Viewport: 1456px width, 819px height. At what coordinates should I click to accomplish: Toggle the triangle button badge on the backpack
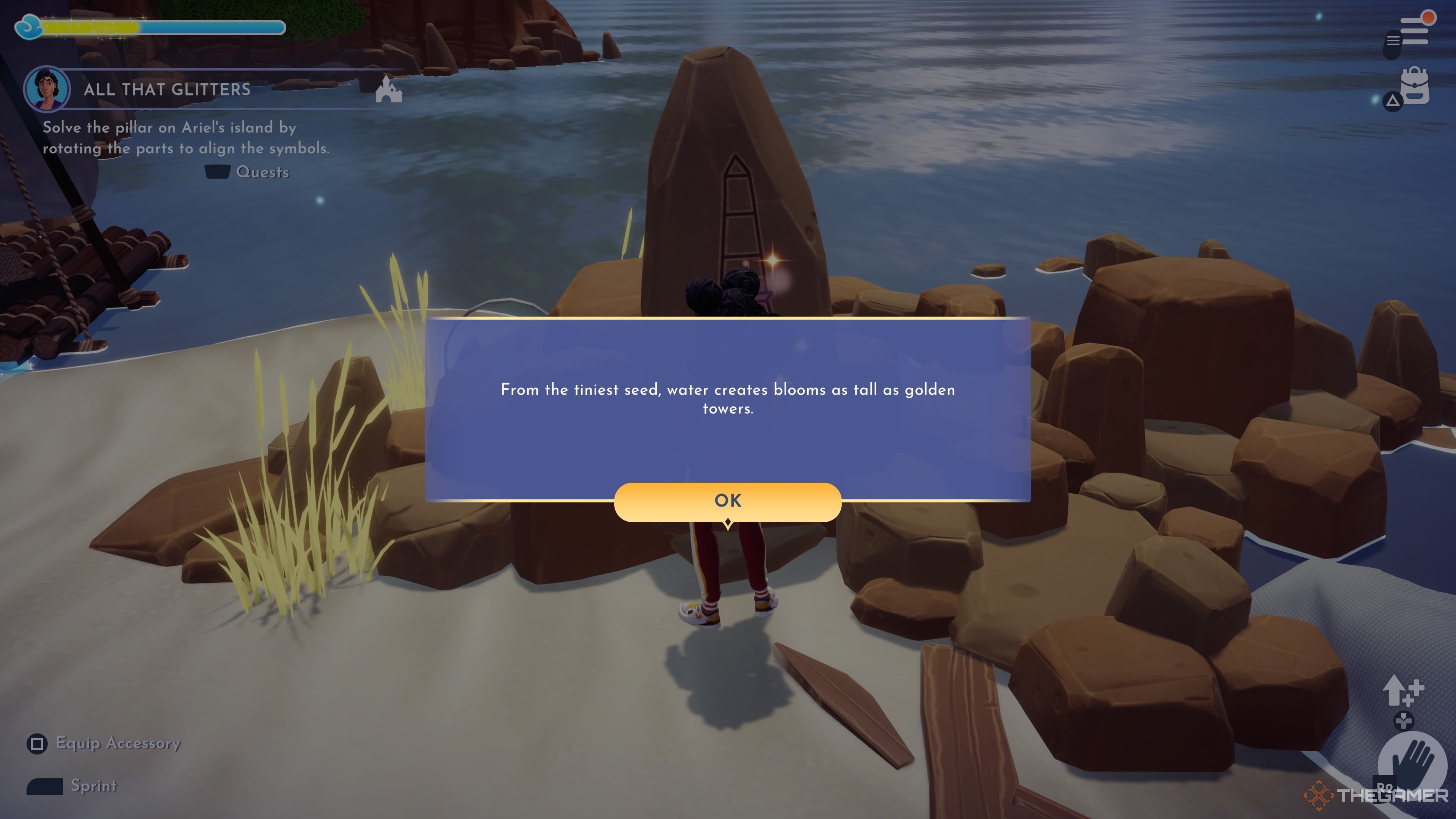click(1393, 100)
